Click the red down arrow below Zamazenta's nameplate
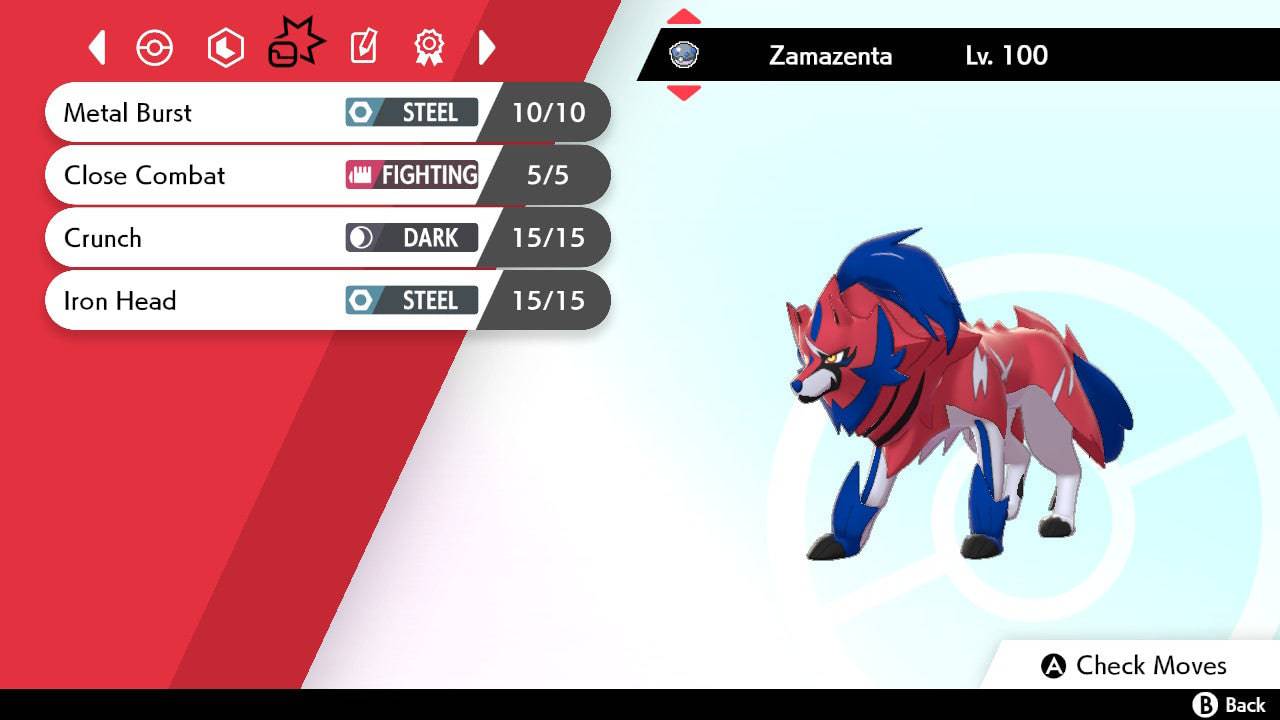Viewport: 1280px width, 720px height. pyautogui.click(x=684, y=91)
